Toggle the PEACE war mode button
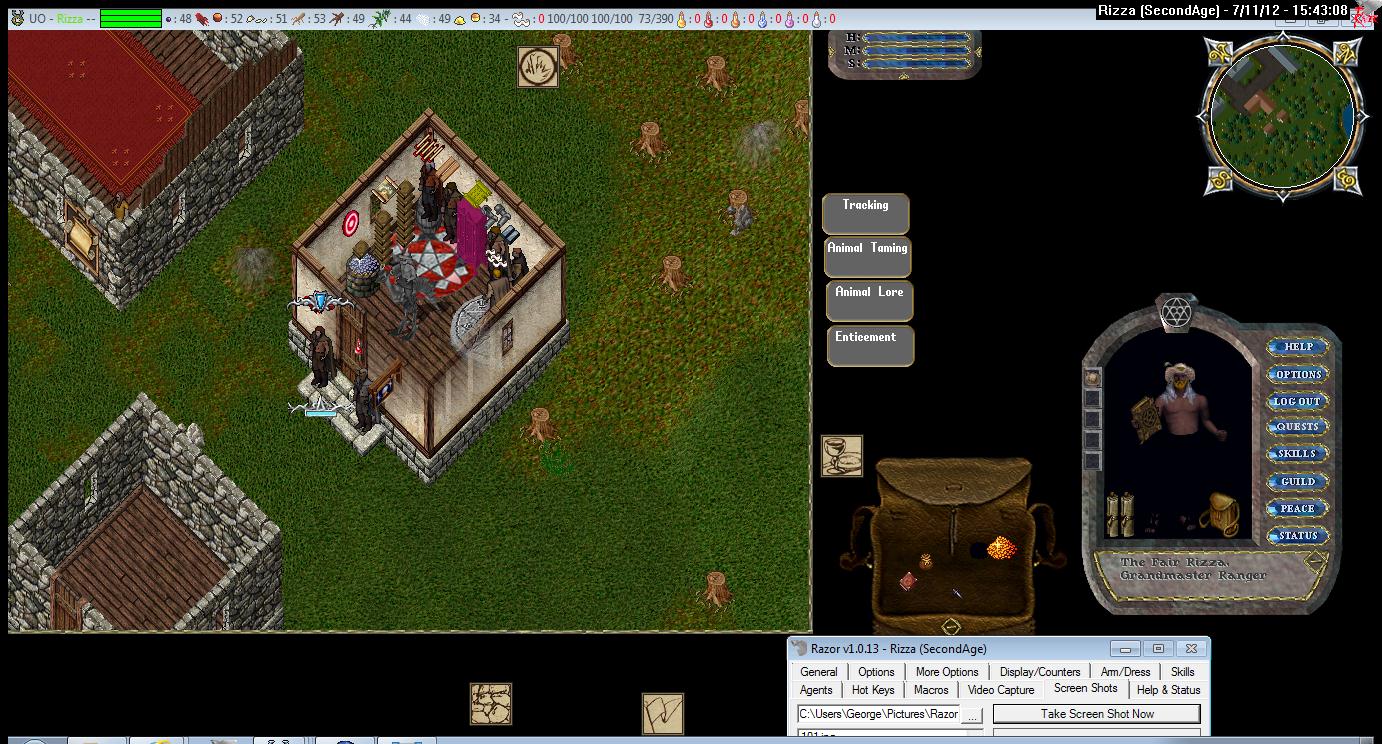The image size is (1382, 744). [1297, 508]
